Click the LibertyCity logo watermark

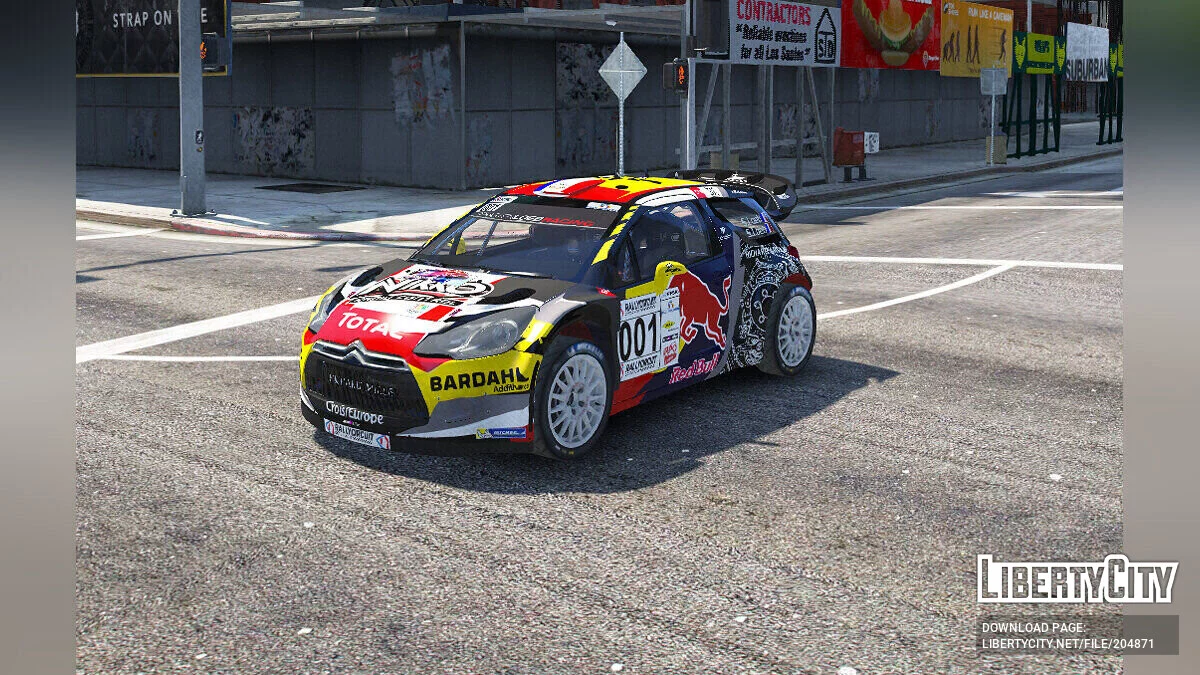coord(1077,579)
